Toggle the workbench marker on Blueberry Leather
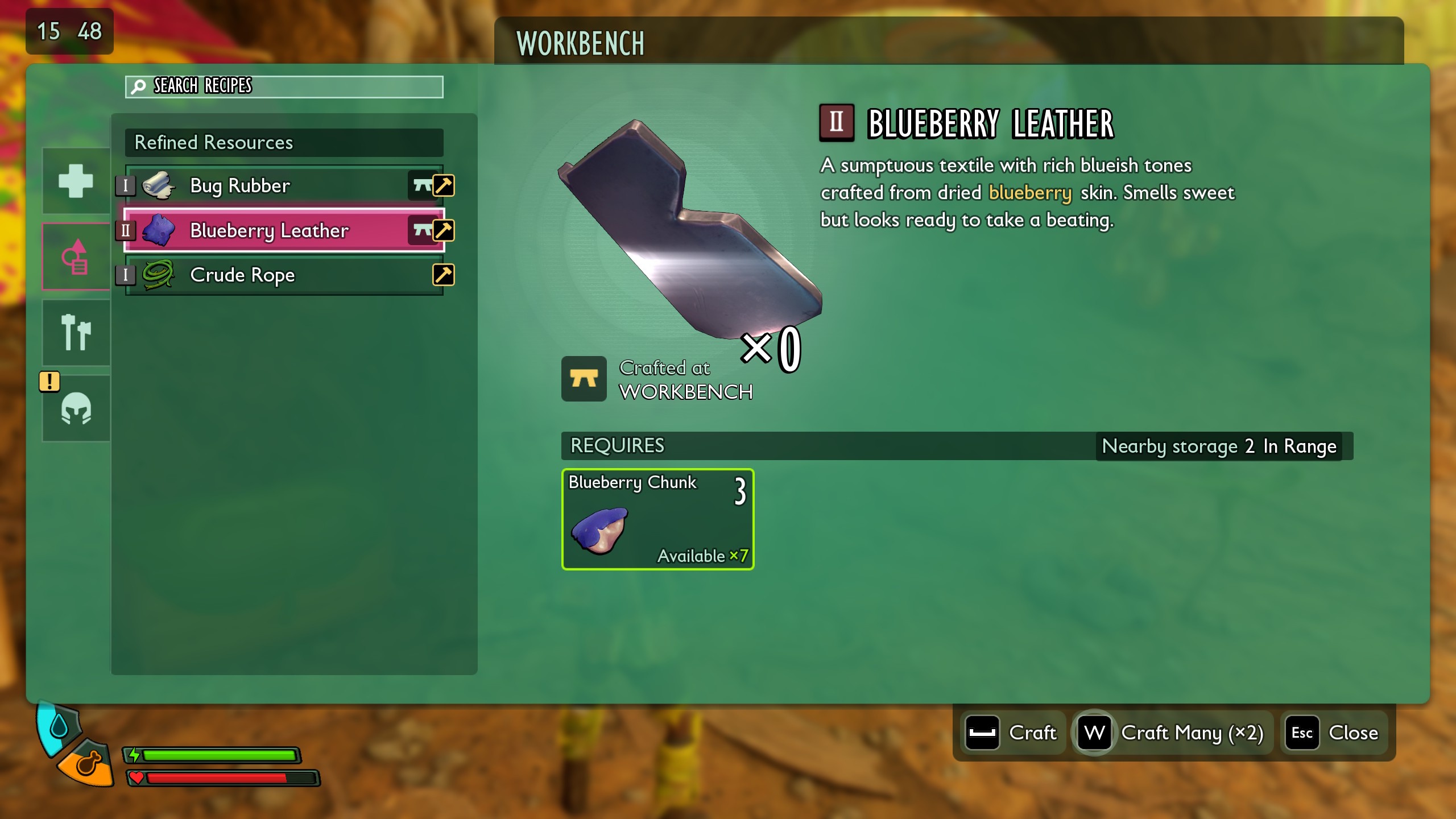This screenshot has width=1456, height=819. pyautogui.click(x=423, y=230)
